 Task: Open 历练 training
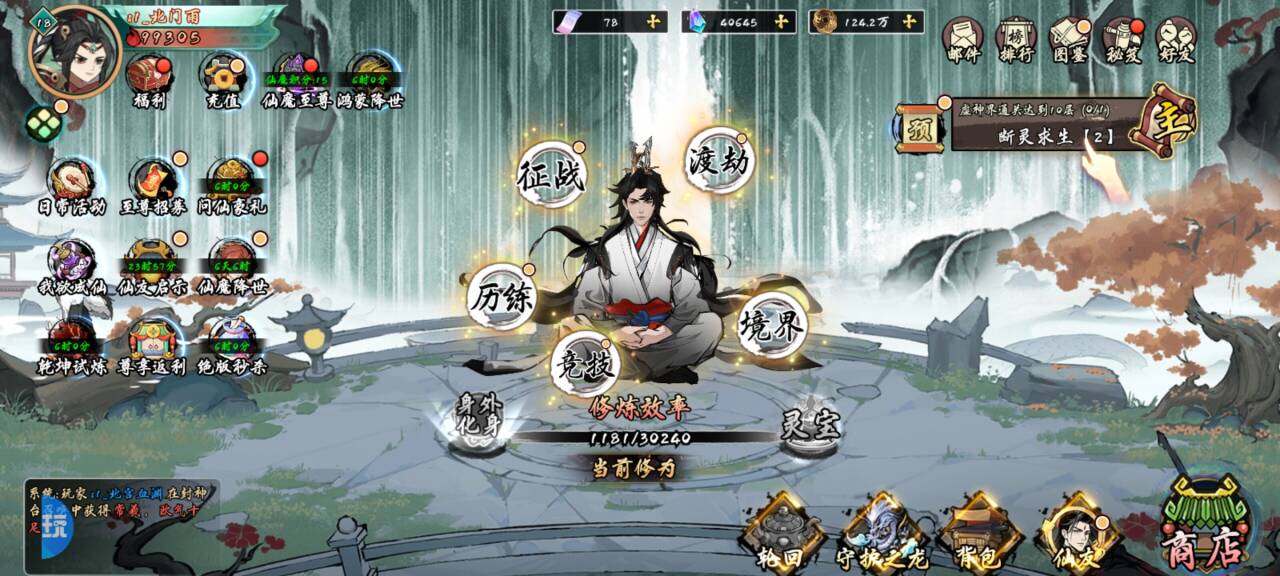(502, 297)
